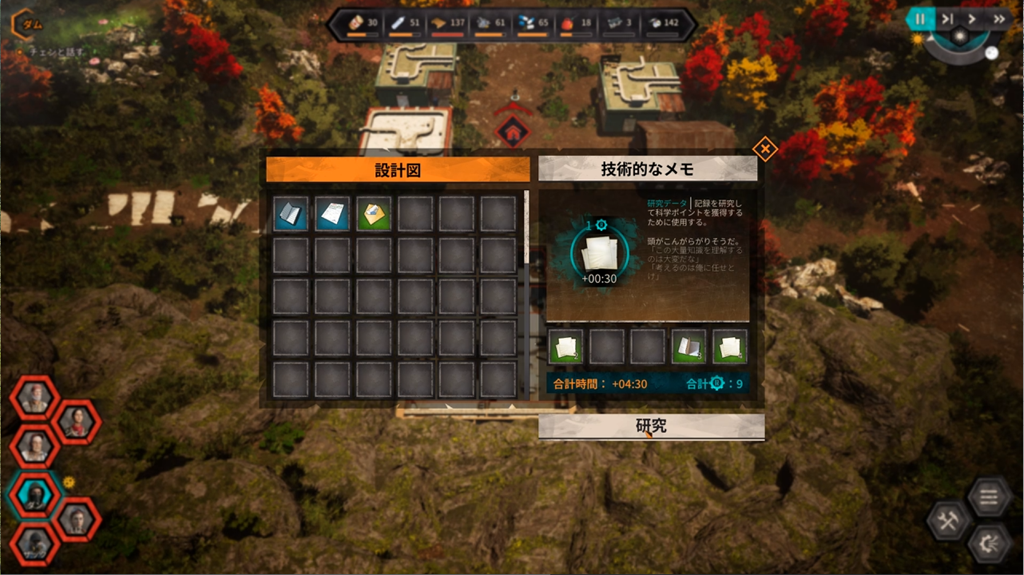Select the open book in research queue
1024x575 pixels.
click(688, 347)
